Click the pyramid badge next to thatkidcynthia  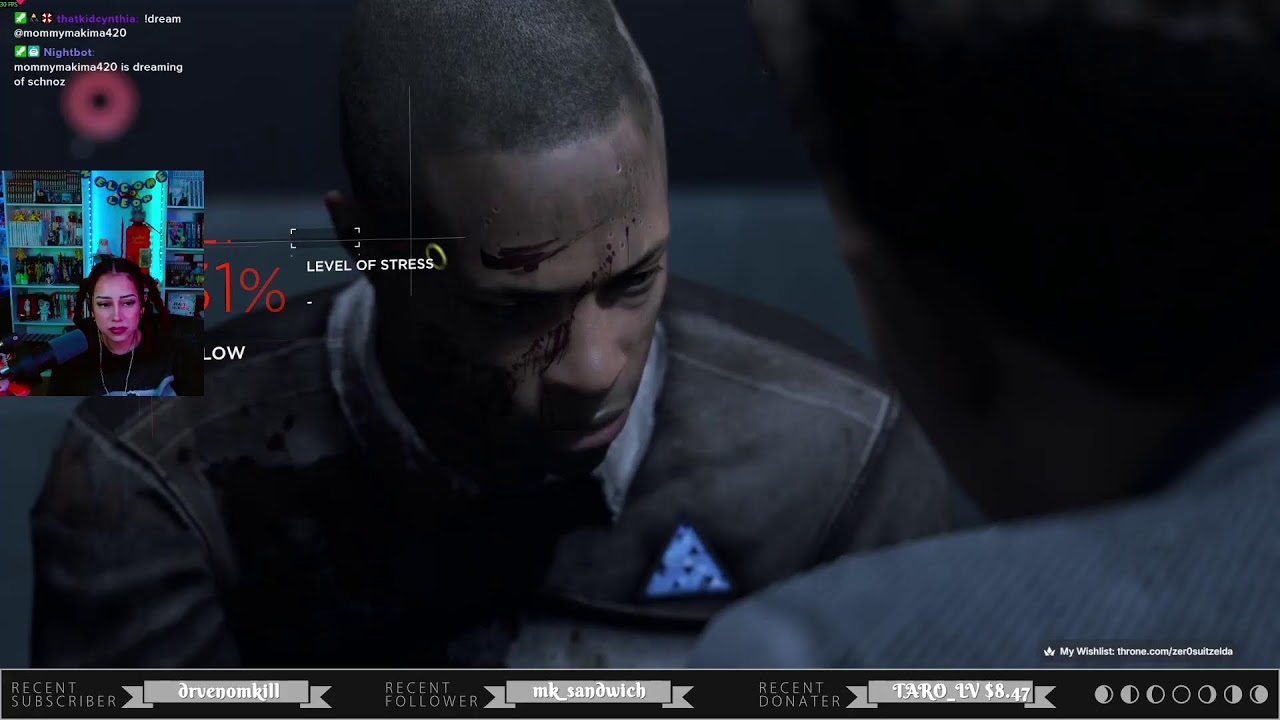pyautogui.click(x=34, y=18)
